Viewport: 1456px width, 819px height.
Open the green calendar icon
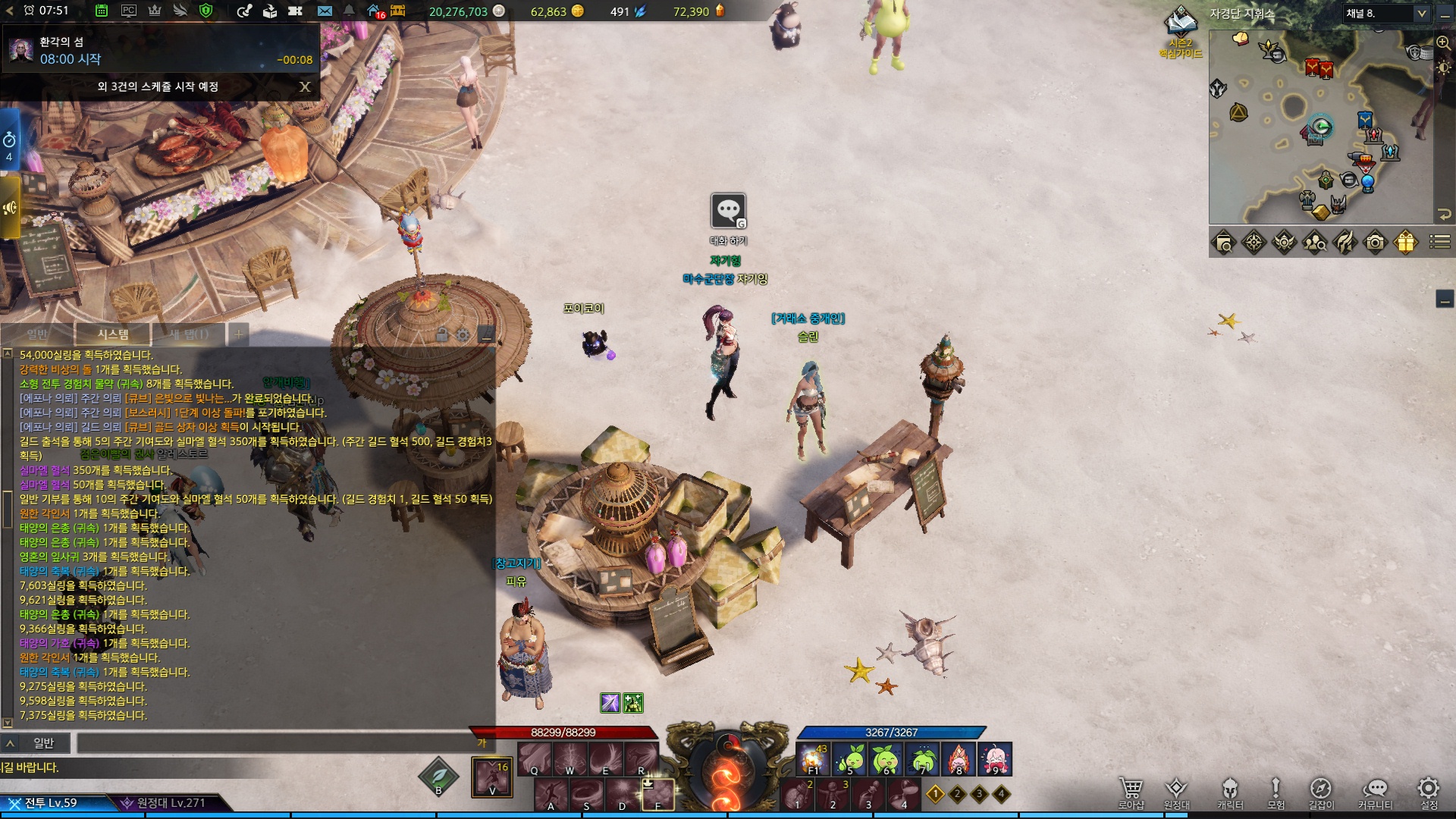point(102,11)
